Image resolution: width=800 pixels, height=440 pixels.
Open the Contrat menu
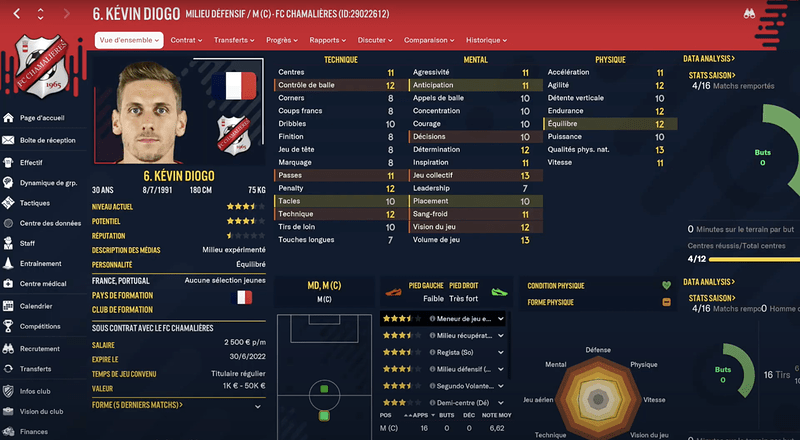pyautogui.click(x=186, y=40)
